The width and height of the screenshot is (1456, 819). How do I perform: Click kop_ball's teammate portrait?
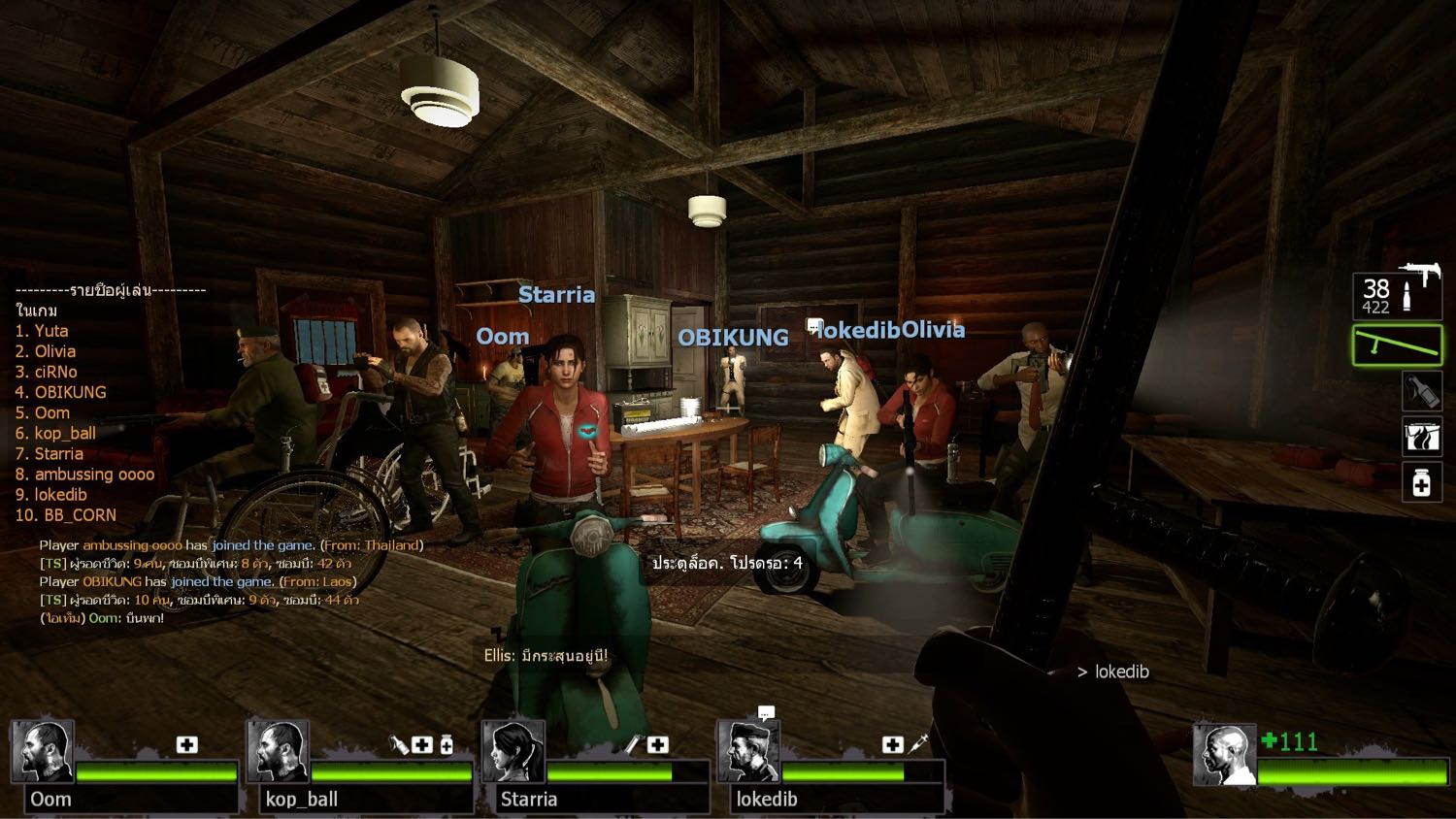coord(279,751)
